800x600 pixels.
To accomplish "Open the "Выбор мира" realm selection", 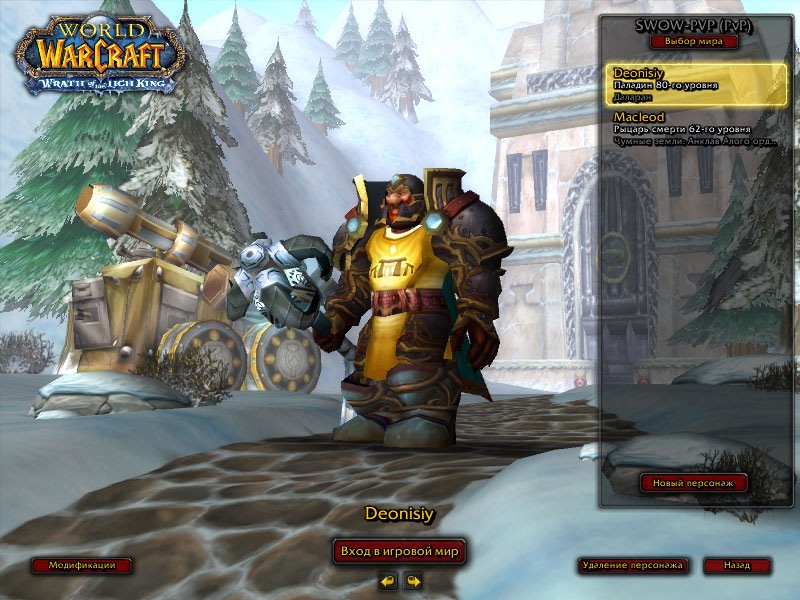I will [694, 42].
